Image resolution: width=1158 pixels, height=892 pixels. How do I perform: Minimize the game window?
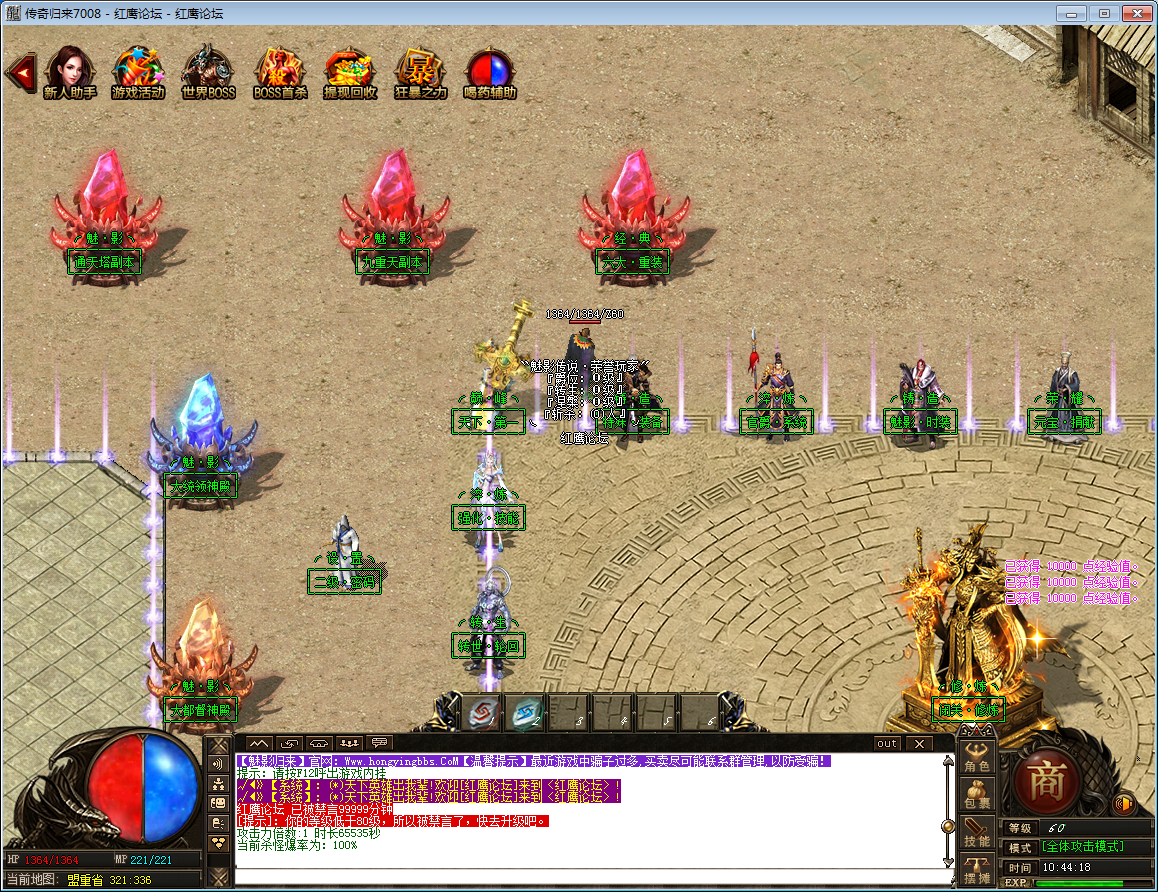(x=1073, y=14)
